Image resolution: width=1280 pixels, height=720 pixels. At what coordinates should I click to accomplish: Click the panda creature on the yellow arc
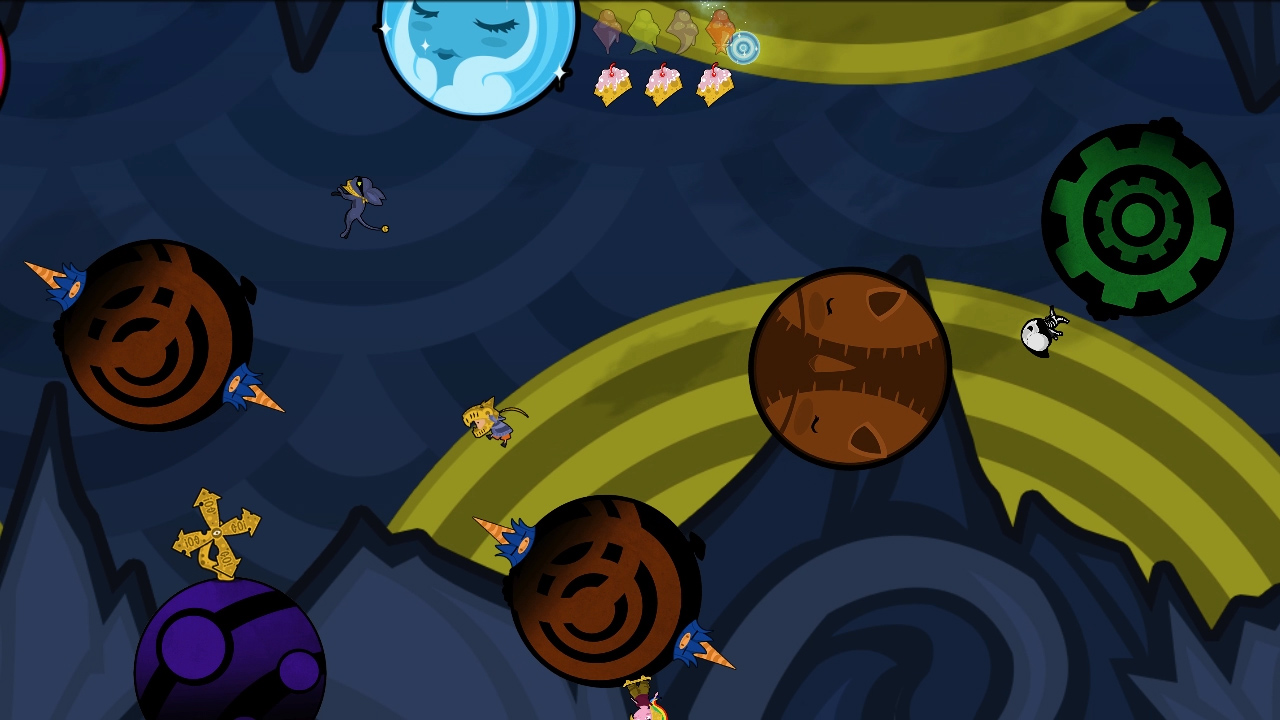click(x=1040, y=333)
